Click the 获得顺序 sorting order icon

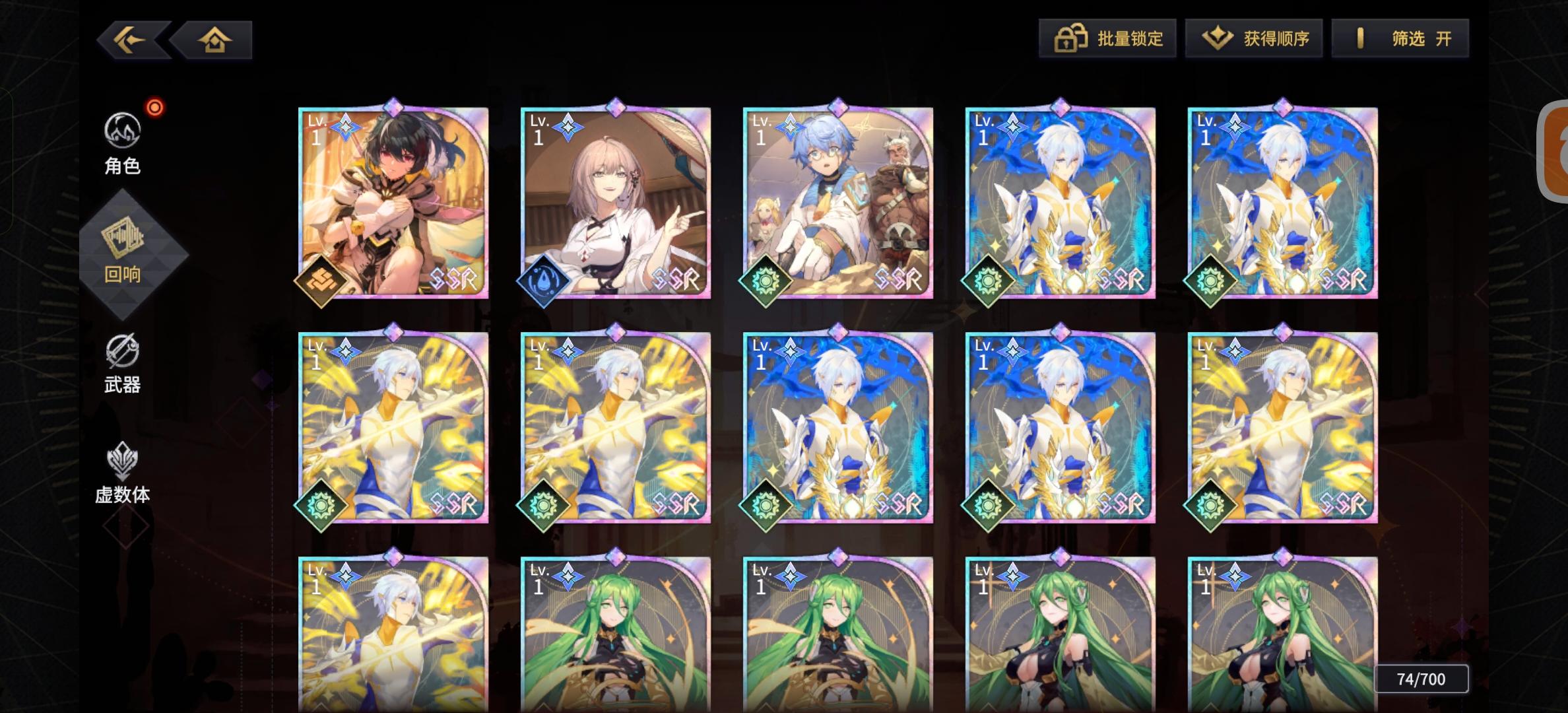[1217, 38]
